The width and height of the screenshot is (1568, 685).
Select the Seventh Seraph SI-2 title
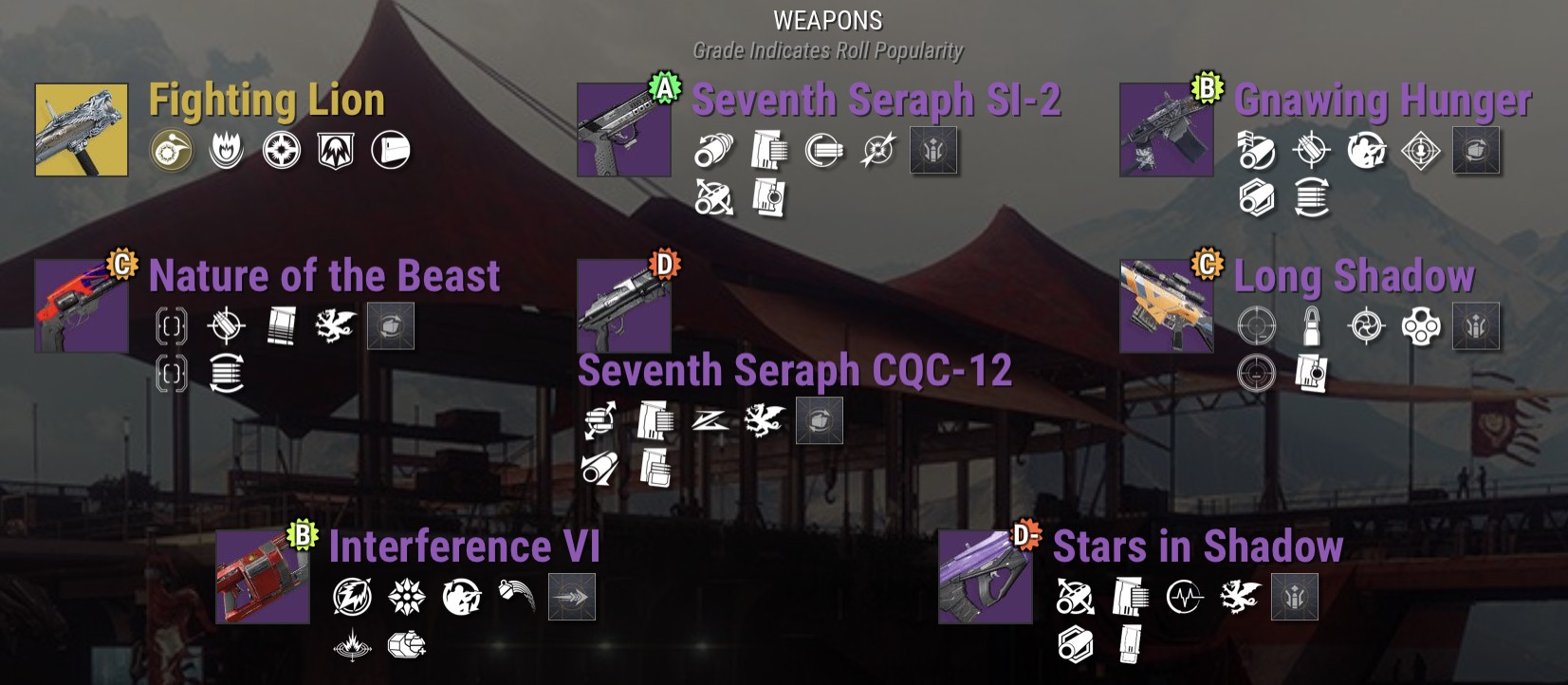[x=876, y=100]
